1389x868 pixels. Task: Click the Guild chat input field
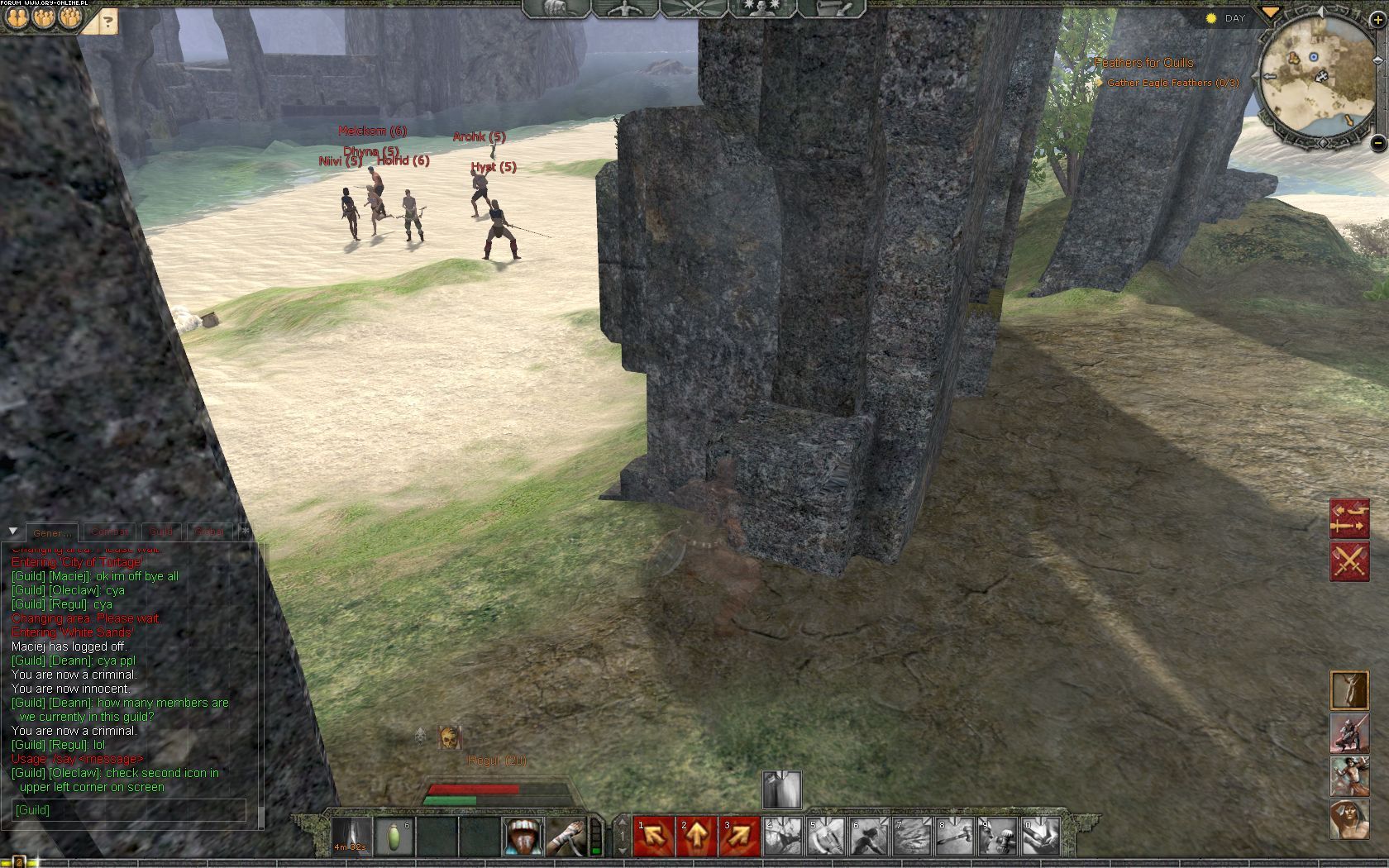tap(129, 810)
